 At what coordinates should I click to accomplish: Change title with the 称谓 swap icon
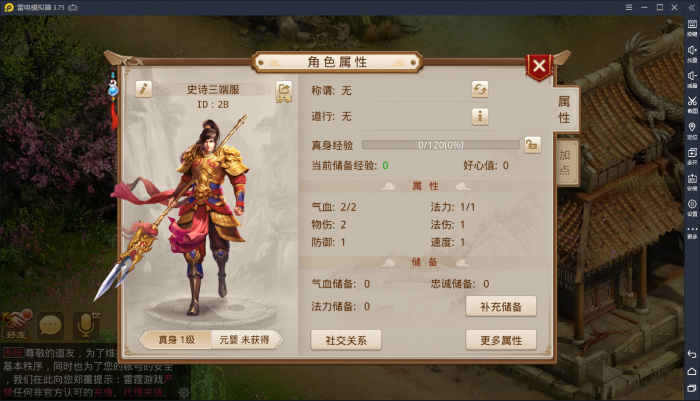[x=480, y=89]
